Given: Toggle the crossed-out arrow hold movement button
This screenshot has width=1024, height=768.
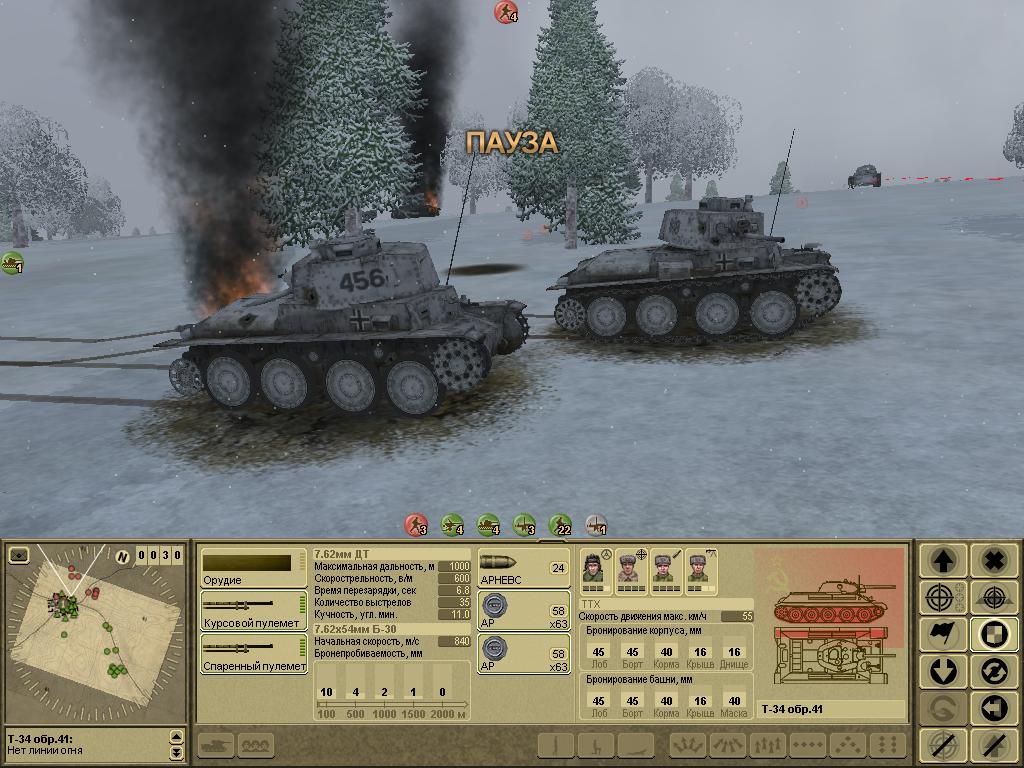Looking at the screenshot, I should (993, 744).
